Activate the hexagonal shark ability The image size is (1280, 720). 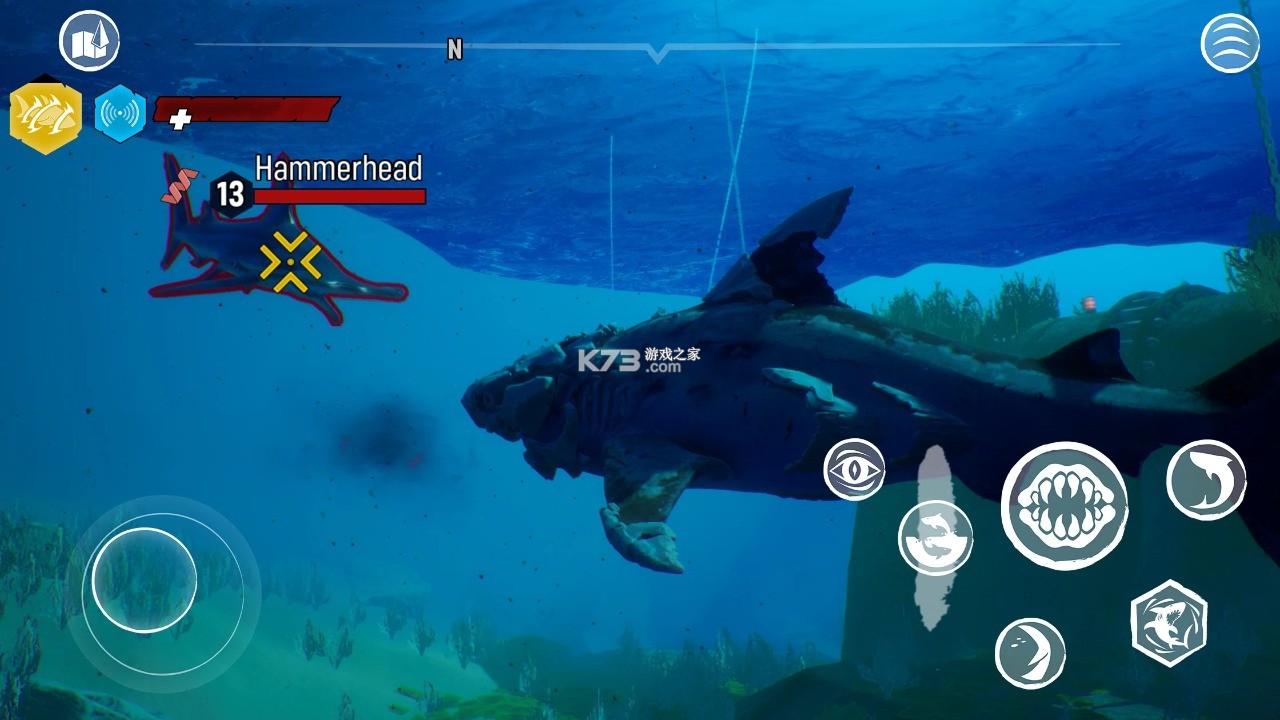1169,623
